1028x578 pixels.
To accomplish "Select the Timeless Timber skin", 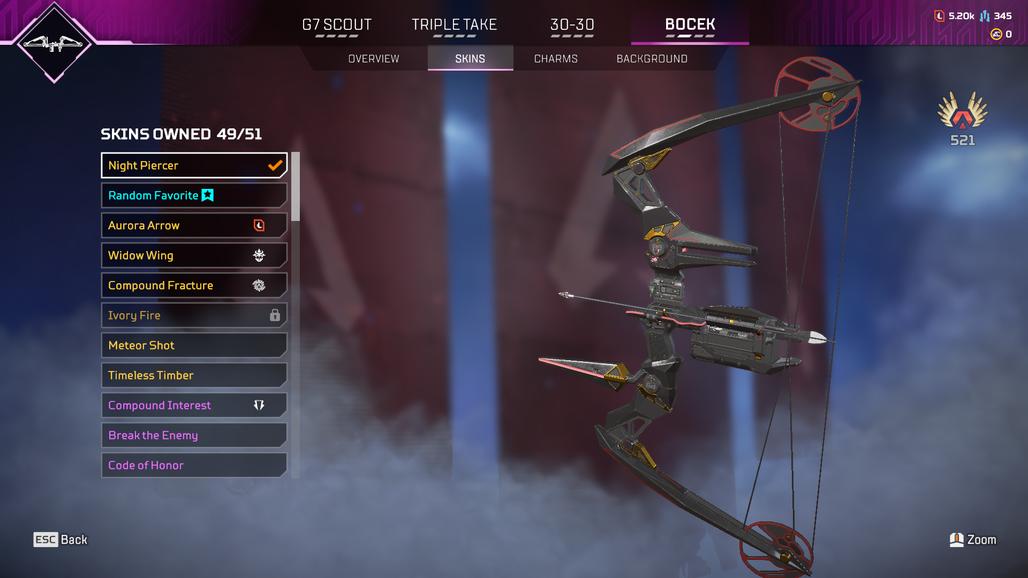I will [194, 376].
